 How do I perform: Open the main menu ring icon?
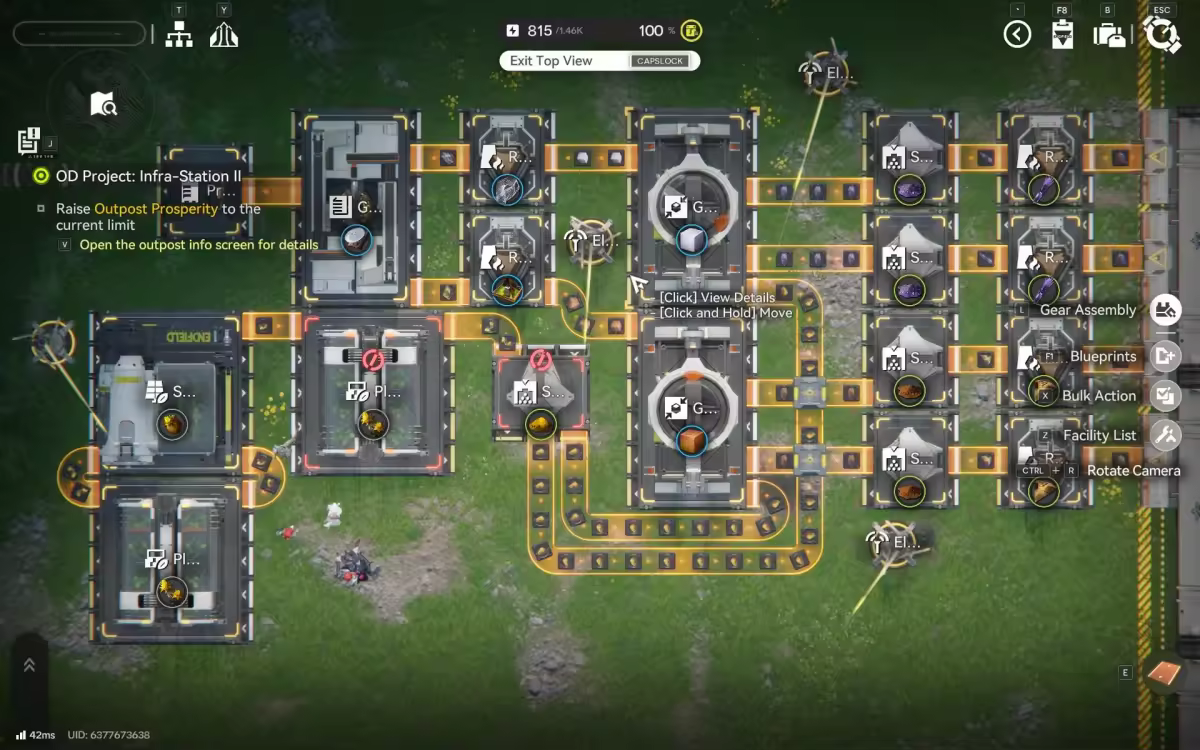(1161, 35)
